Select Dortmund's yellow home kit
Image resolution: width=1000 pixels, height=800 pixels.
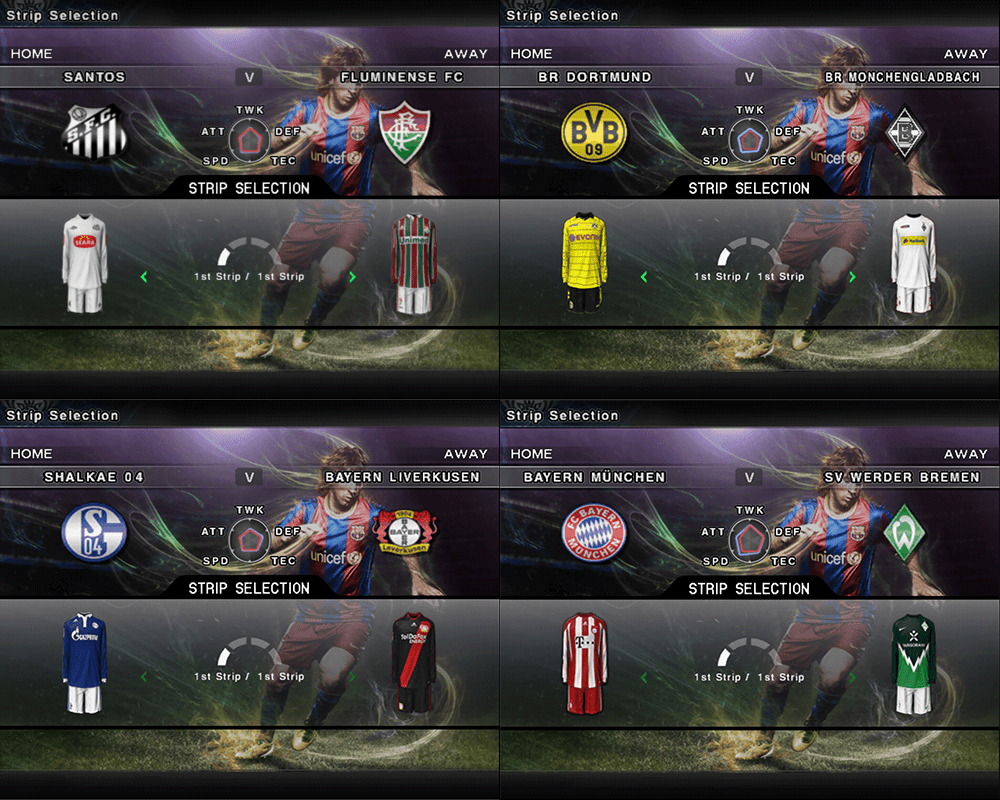click(583, 263)
